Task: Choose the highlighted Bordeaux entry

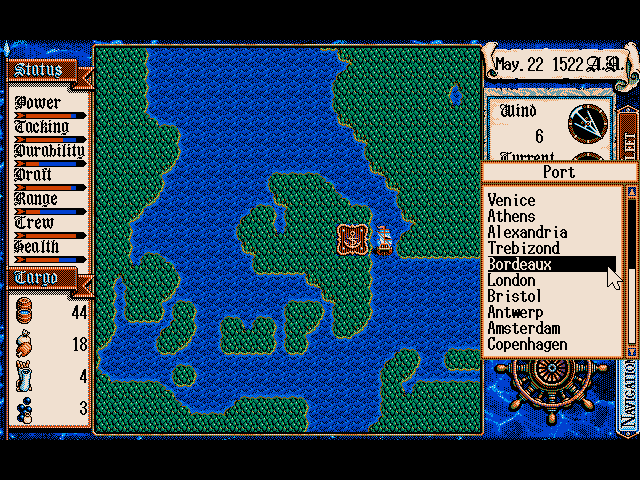Action: pyautogui.click(x=520, y=264)
